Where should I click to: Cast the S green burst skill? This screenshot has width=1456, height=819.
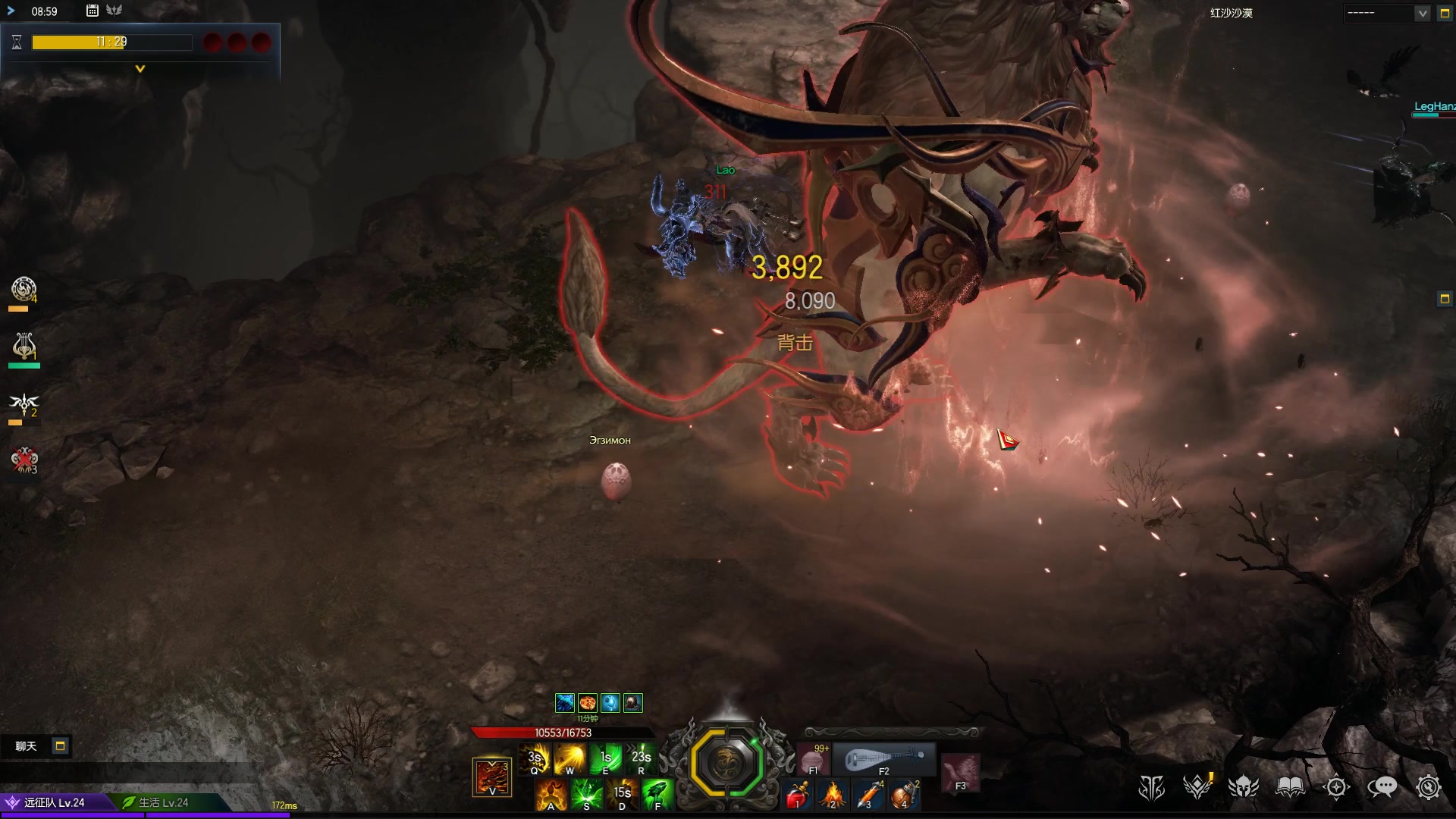tap(586, 795)
